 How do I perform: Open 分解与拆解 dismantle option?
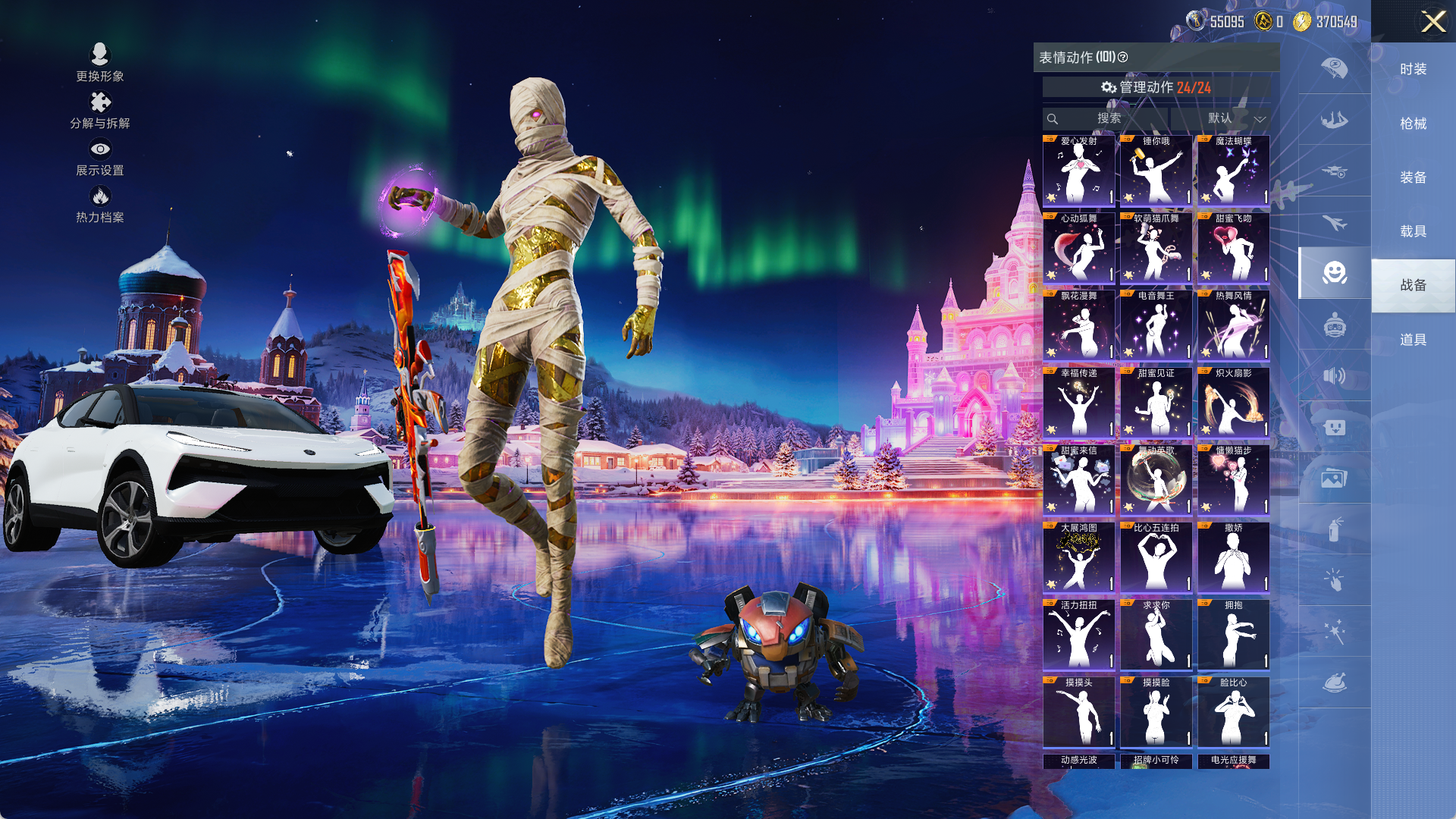click(x=100, y=110)
